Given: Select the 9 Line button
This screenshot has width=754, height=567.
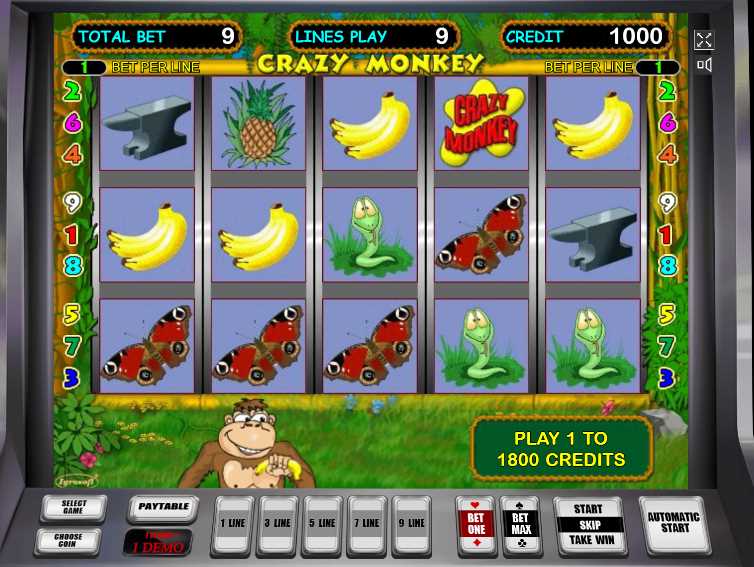Looking at the screenshot, I should [412, 525].
